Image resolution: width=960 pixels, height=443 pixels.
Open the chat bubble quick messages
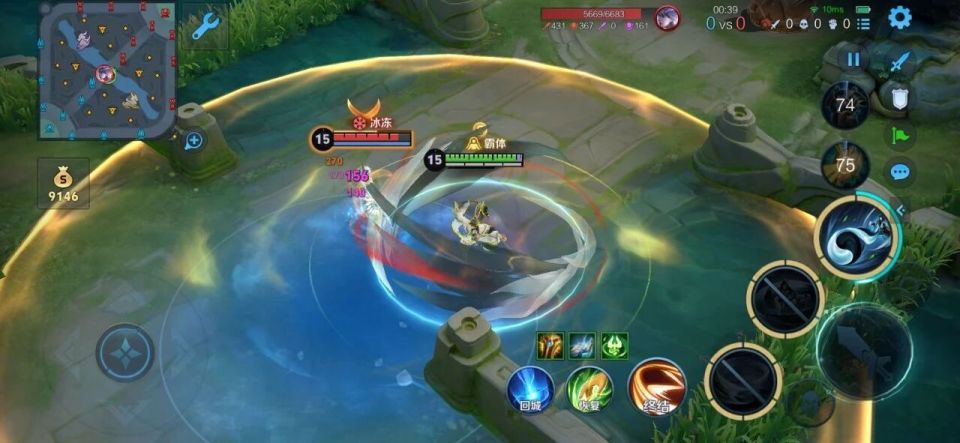[899, 172]
